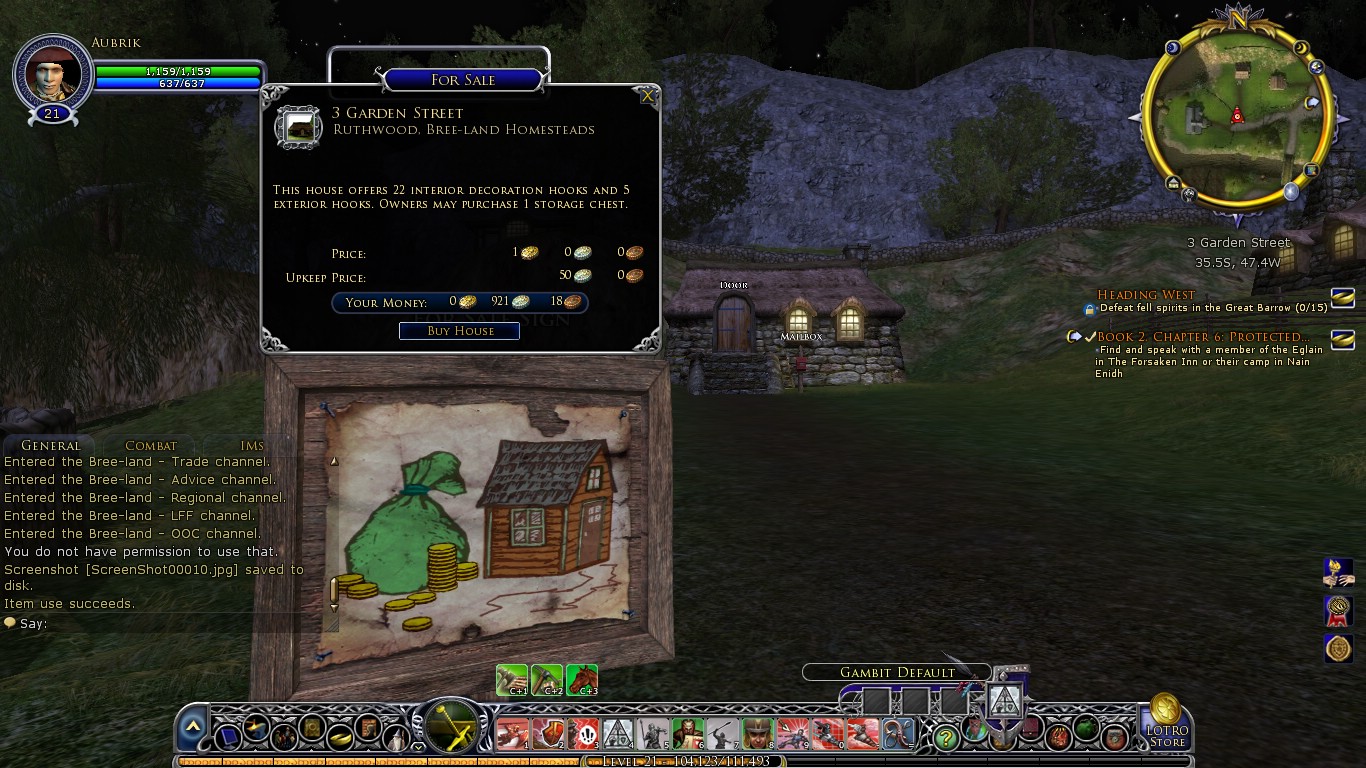
Task: Open the help question mark button
Action: pyautogui.click(x=945, y=738)
